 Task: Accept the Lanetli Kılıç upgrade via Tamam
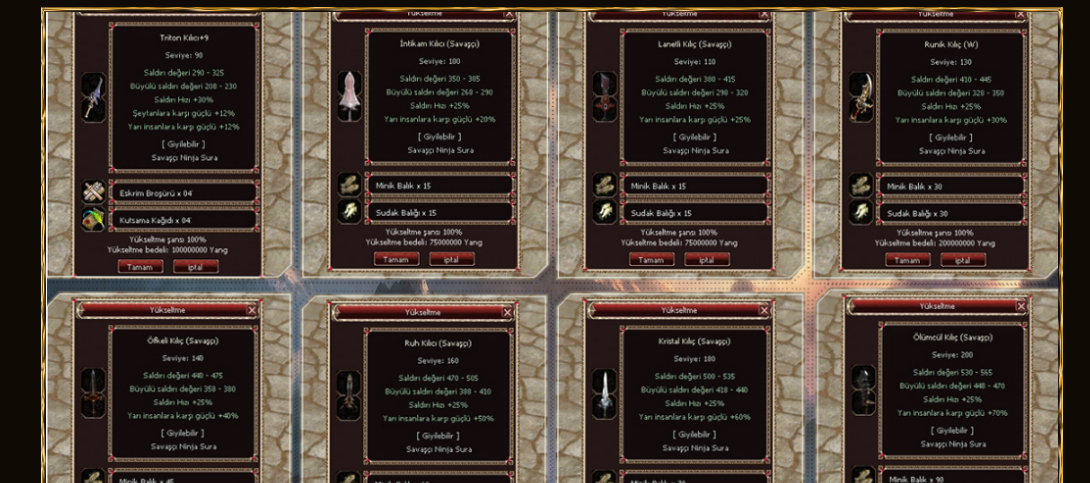[652, 260]
